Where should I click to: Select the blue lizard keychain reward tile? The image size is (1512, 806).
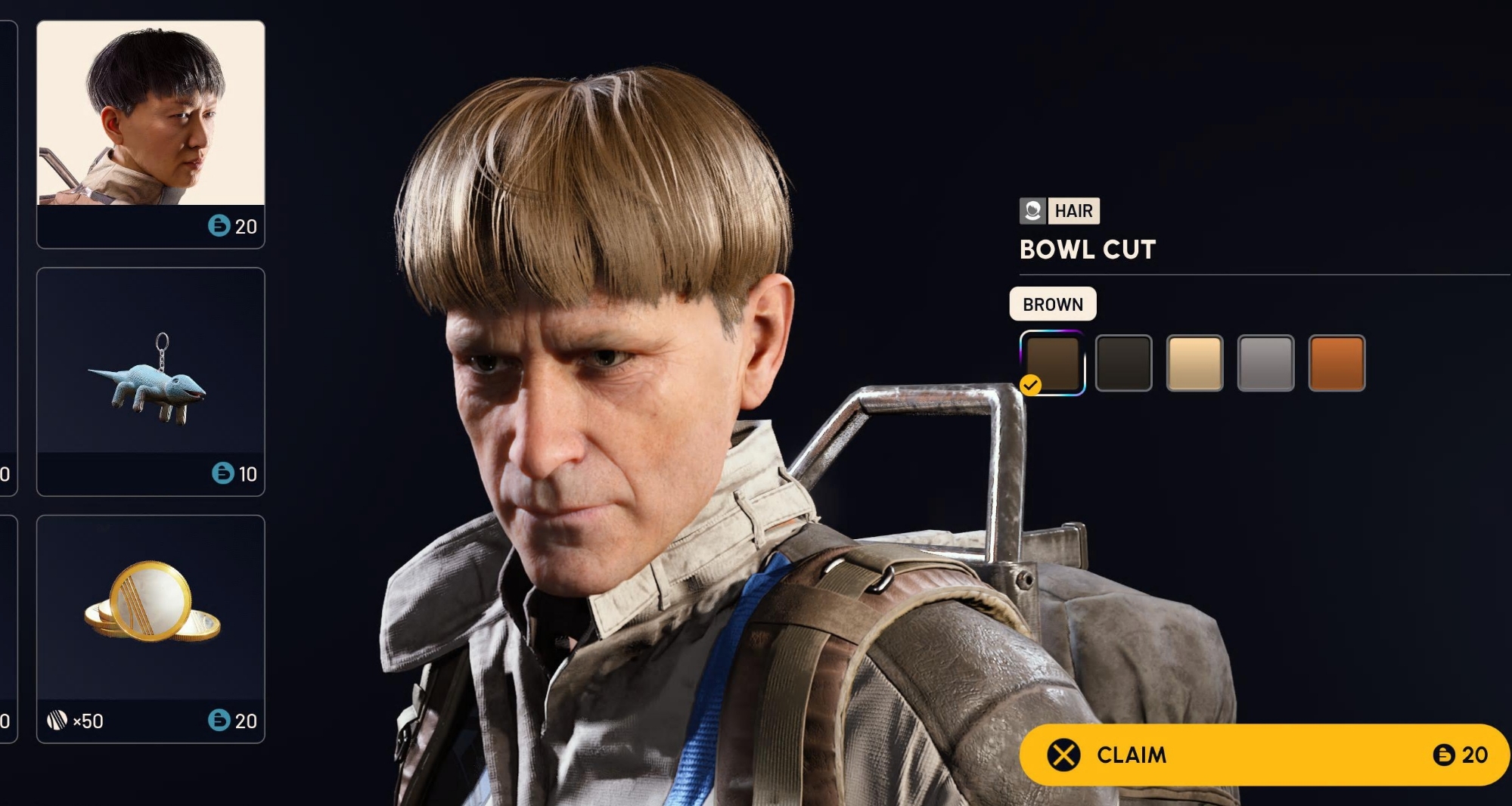point(151,381)
